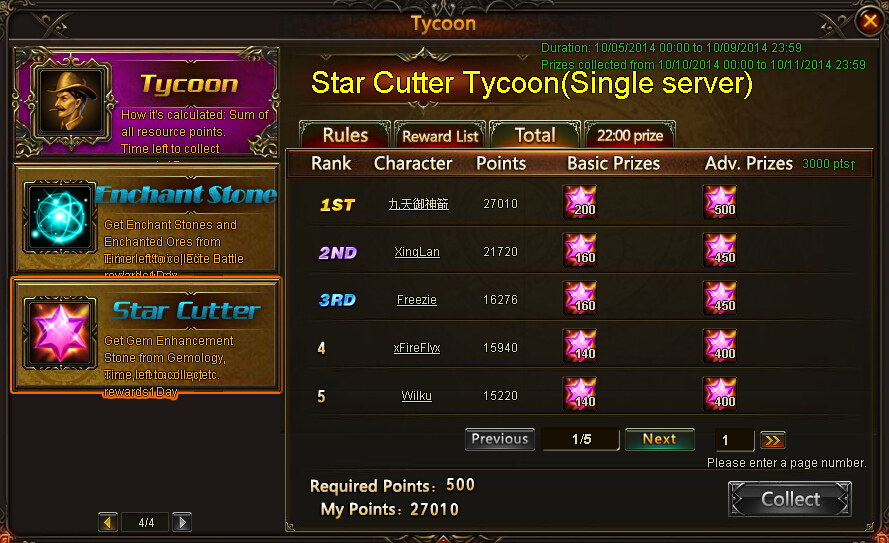Select the Total tab
This screenshot has width=889, height=543.
pyautogui.click(x=535, y=135)
